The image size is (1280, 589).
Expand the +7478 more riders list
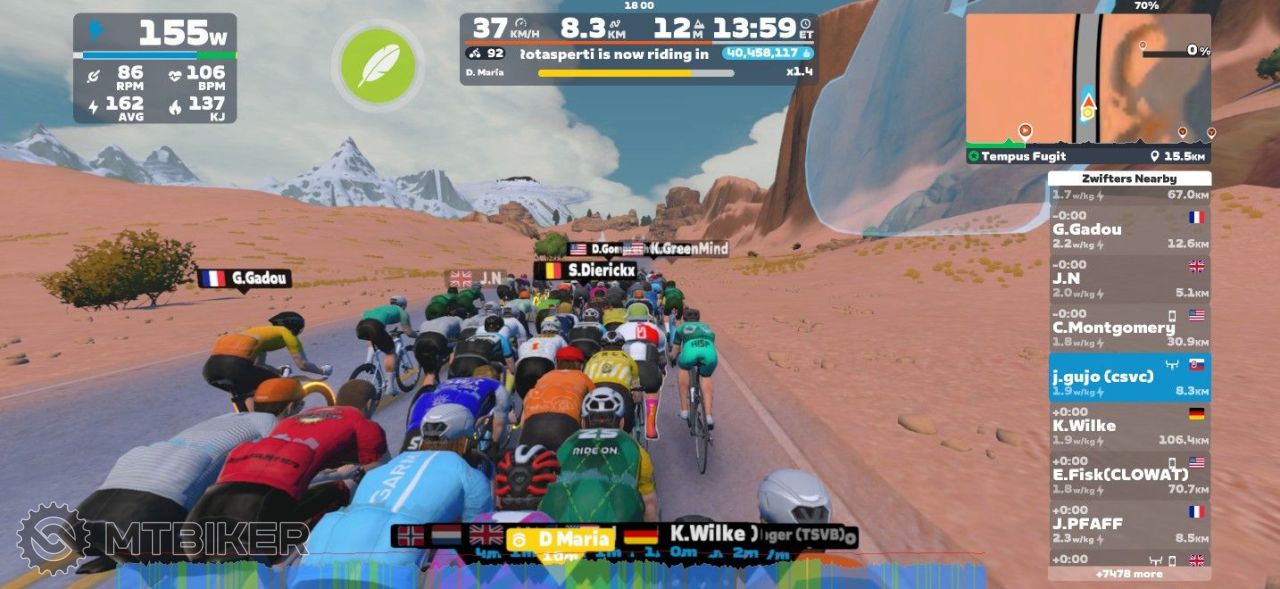coord(1129,574)
